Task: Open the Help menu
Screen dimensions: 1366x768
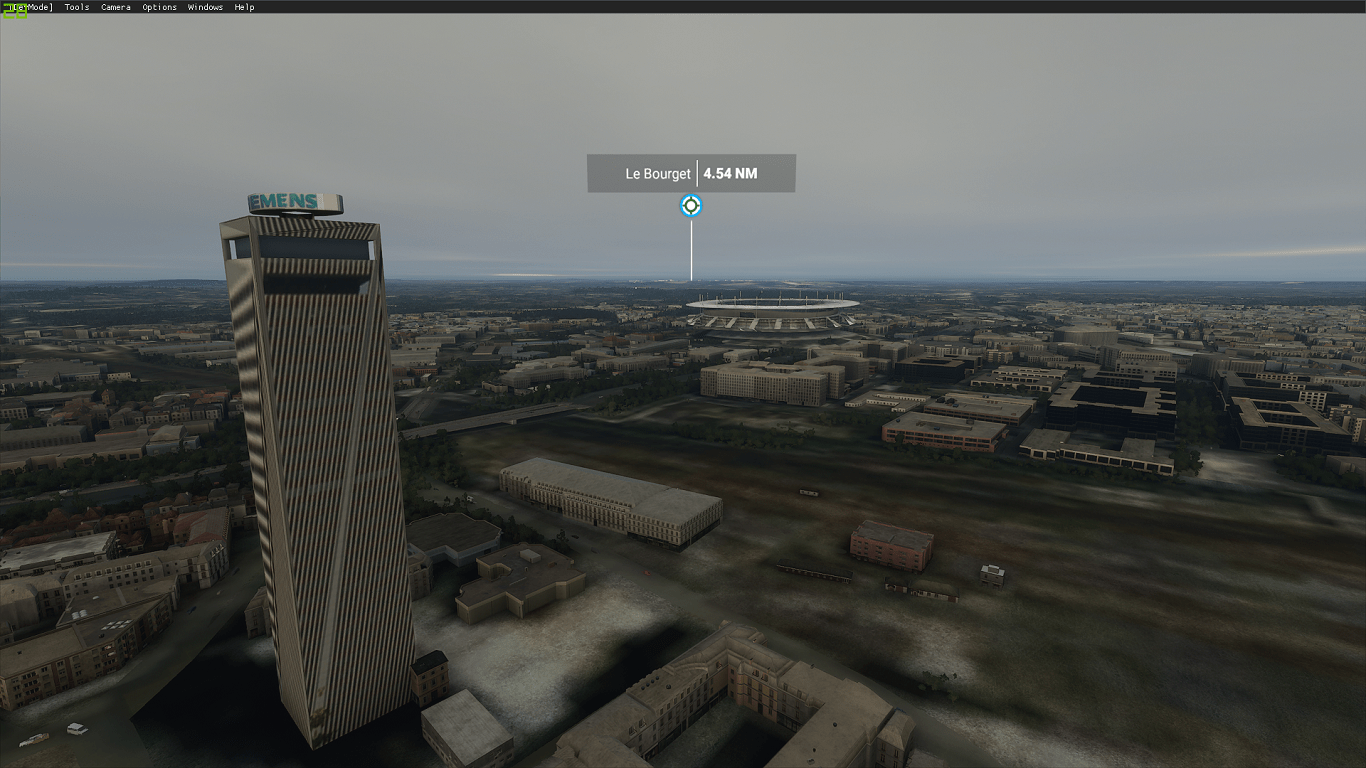Action: [244, 7]
